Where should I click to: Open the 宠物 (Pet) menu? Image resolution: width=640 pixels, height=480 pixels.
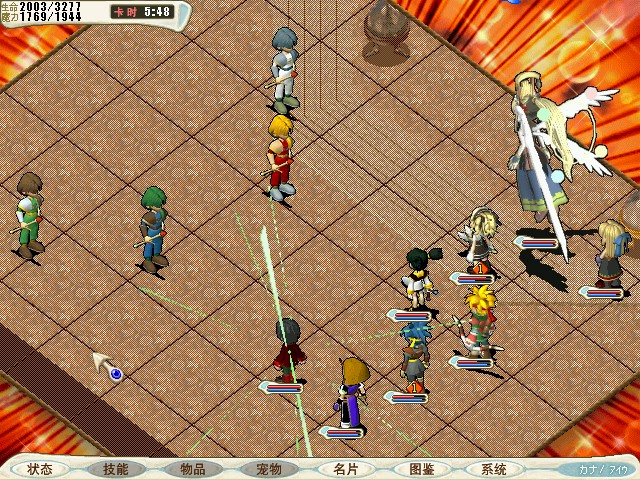[268, 469]
